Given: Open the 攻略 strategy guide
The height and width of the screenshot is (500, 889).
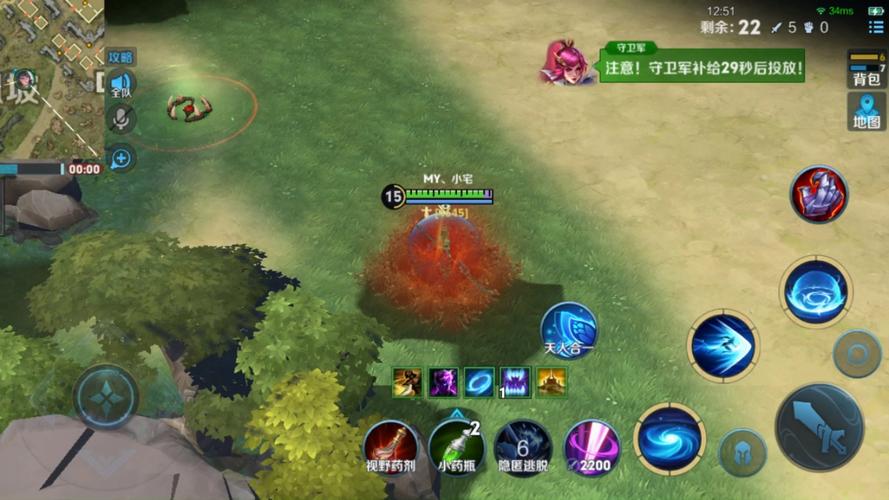Looking at the screenshot, I should [x=121, y=58].
